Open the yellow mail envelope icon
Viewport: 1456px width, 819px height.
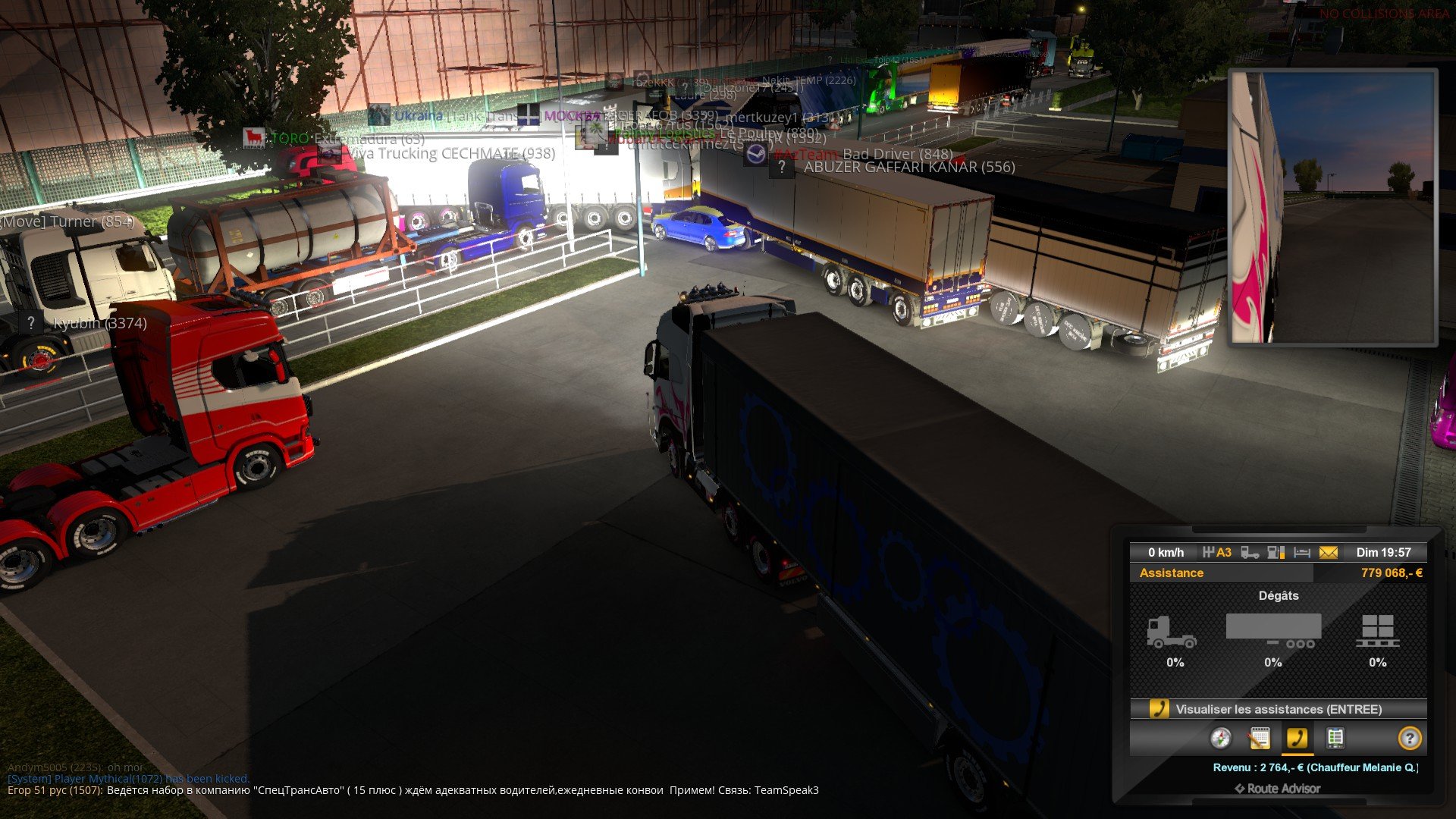coord(1329,553)
